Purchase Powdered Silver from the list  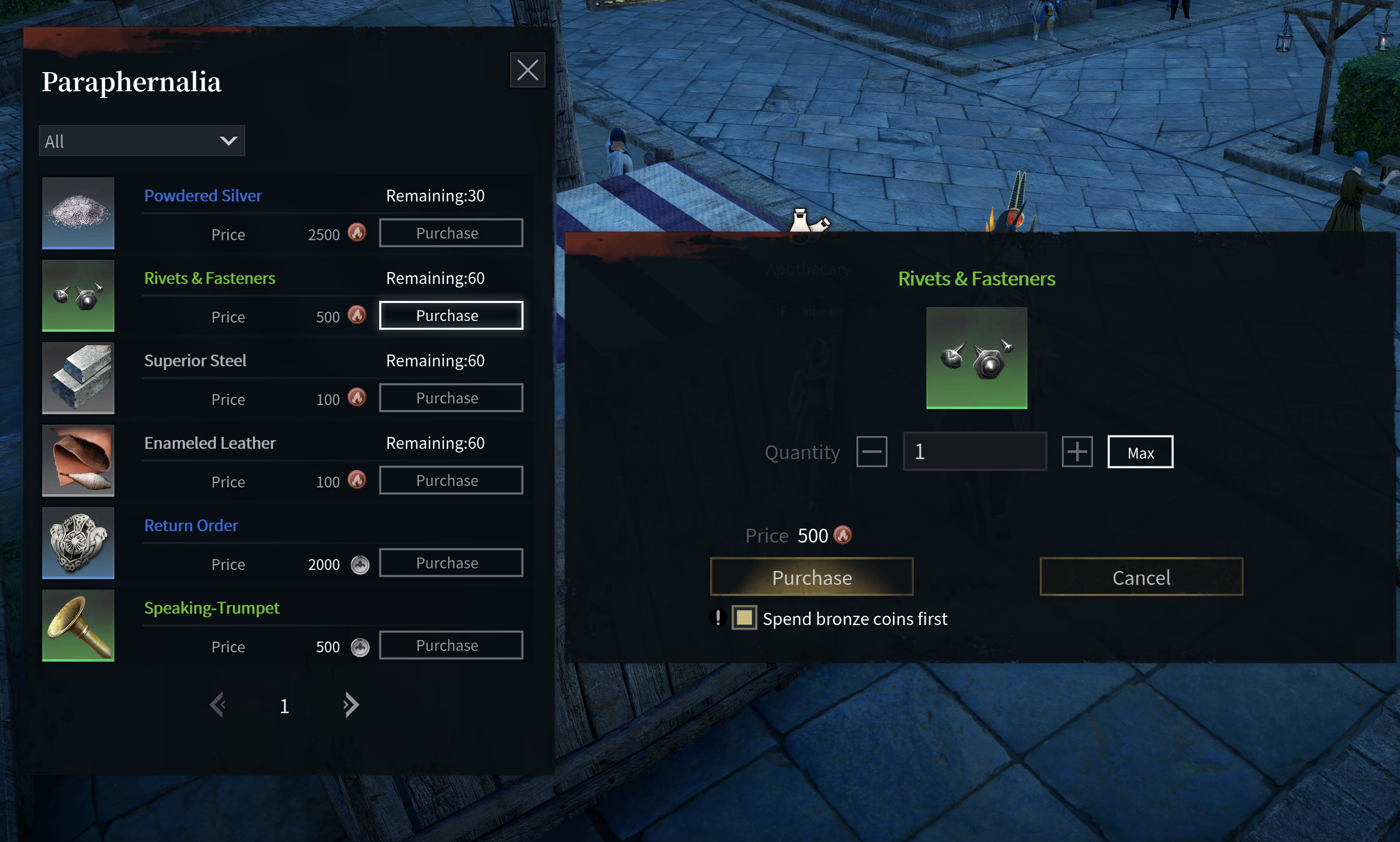(x=450, y=233)
